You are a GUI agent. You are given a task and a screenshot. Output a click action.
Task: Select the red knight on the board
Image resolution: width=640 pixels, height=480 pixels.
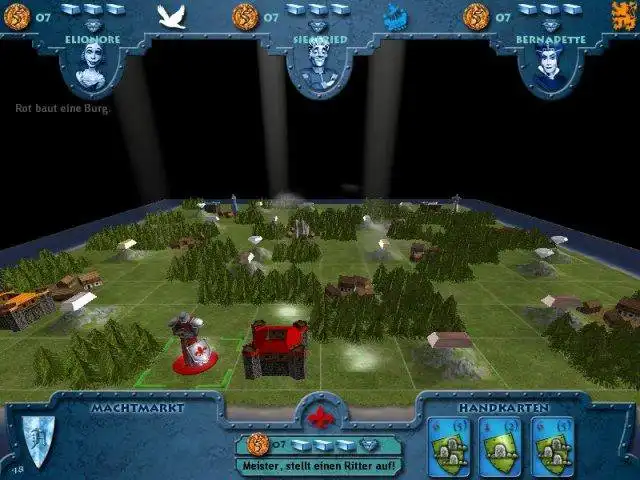[189, 343]
